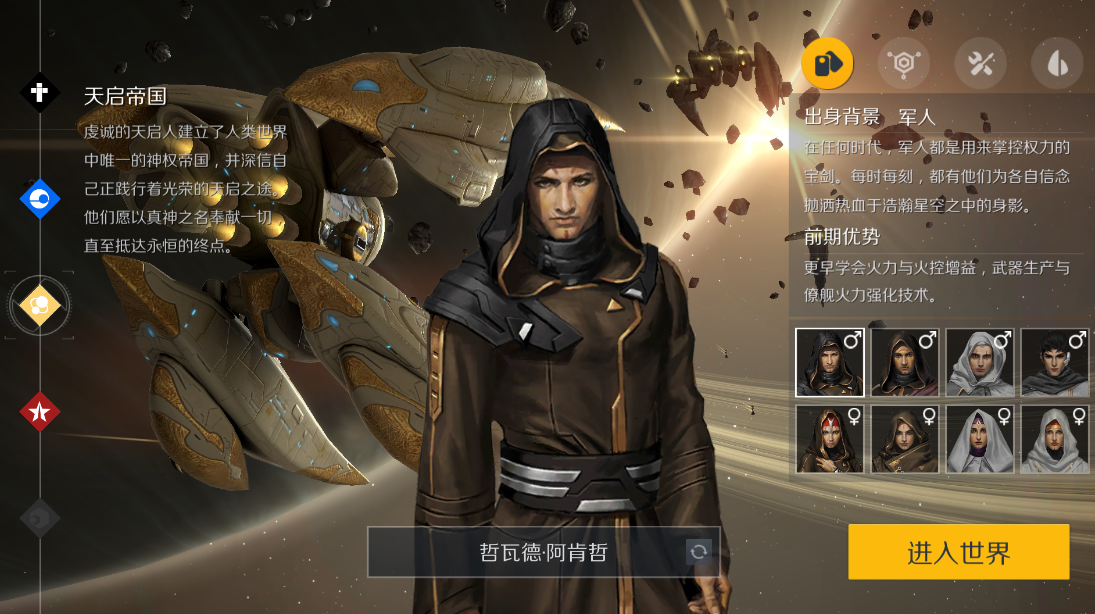Switch to the split-leaf background tab
Screen dimensions: 1095x614
1057,64
